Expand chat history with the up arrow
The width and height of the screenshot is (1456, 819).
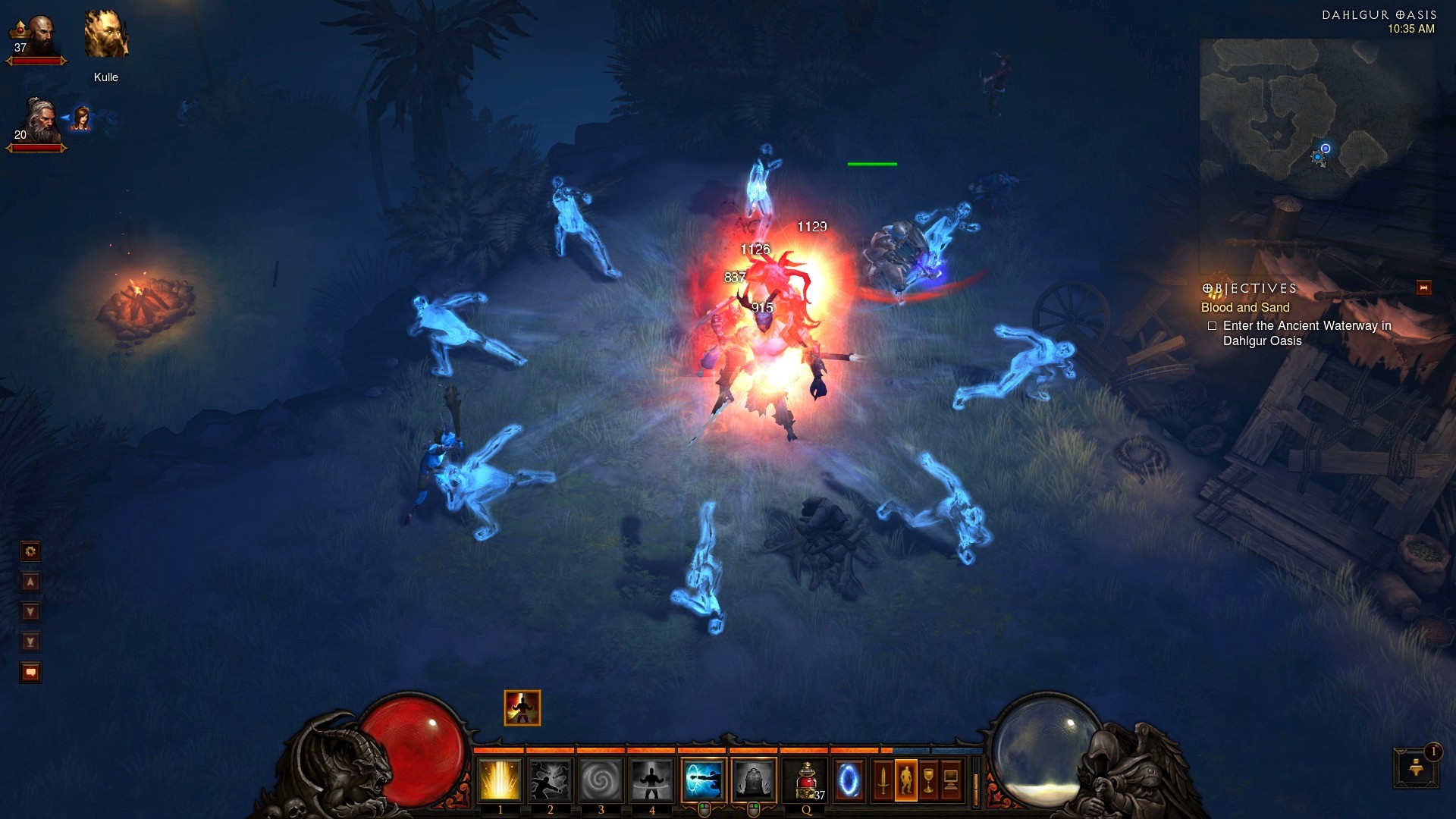point(30,582)
